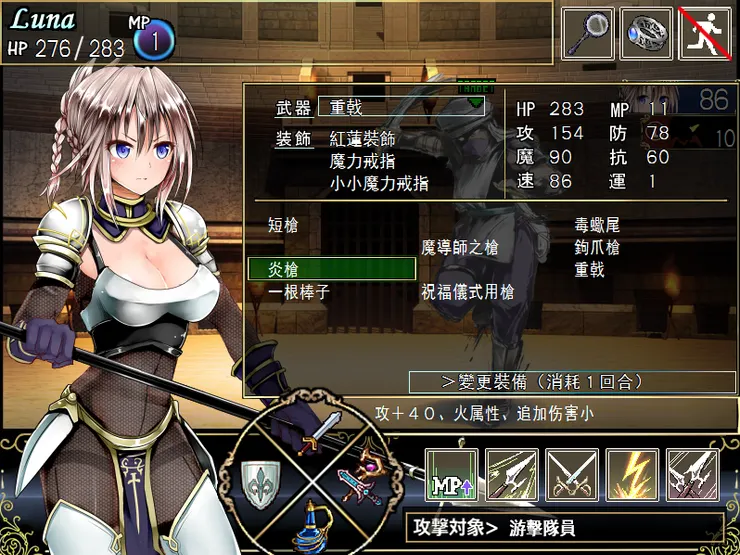Choose 重戟 in the weapon list
Screen dimensions: 740x555
click(x=589, y=269)
